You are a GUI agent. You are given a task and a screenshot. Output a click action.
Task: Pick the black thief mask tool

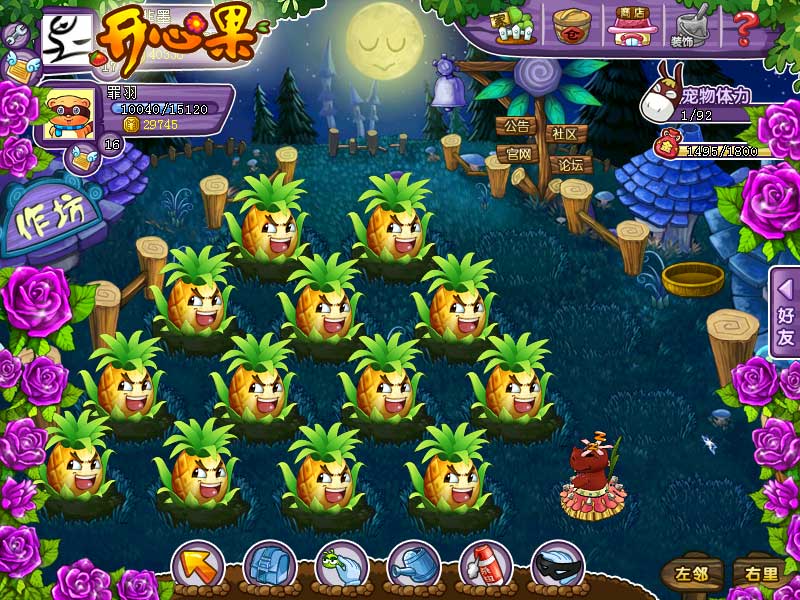click(x=557, y=567)
